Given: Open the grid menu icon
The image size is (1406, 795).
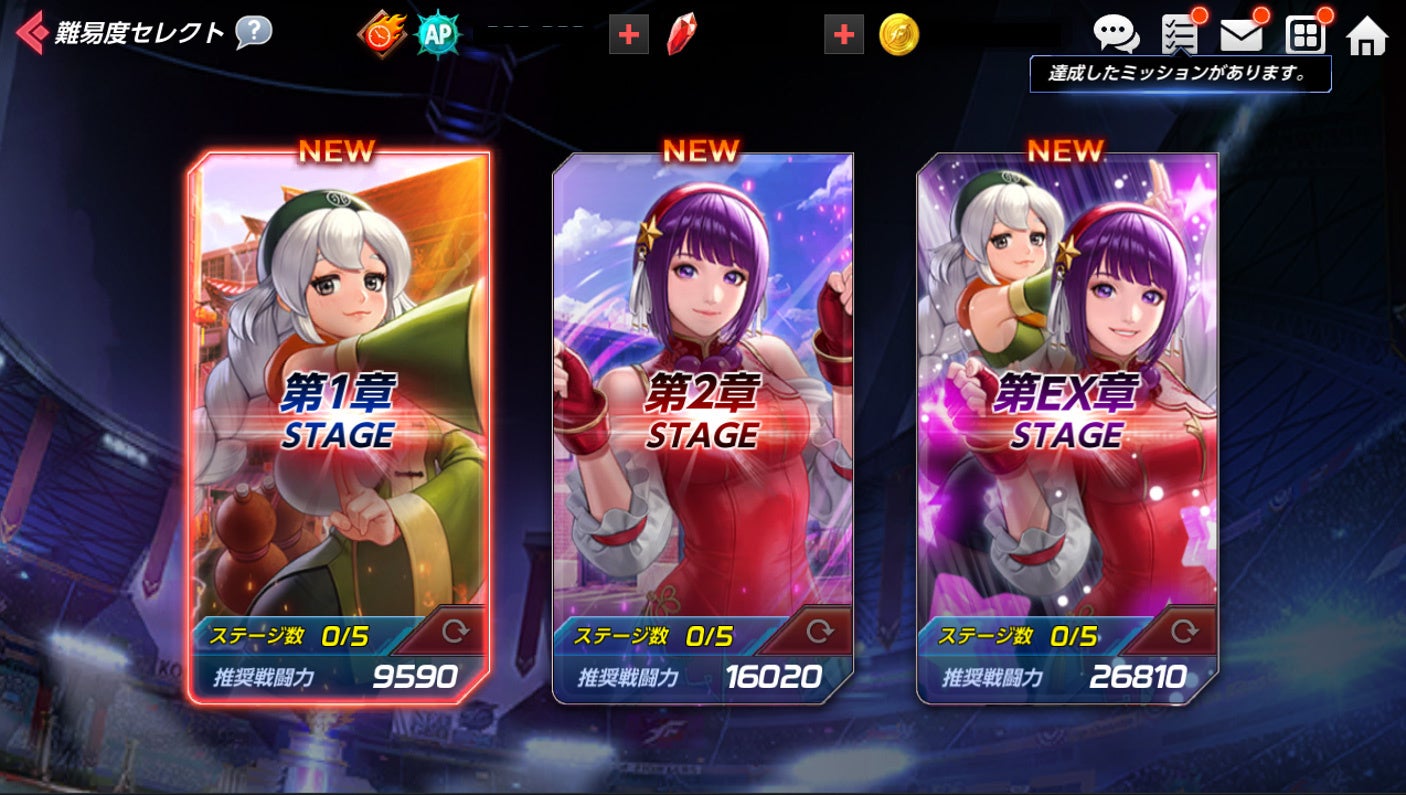Looking at the screenshot, I should [1305, 36].
